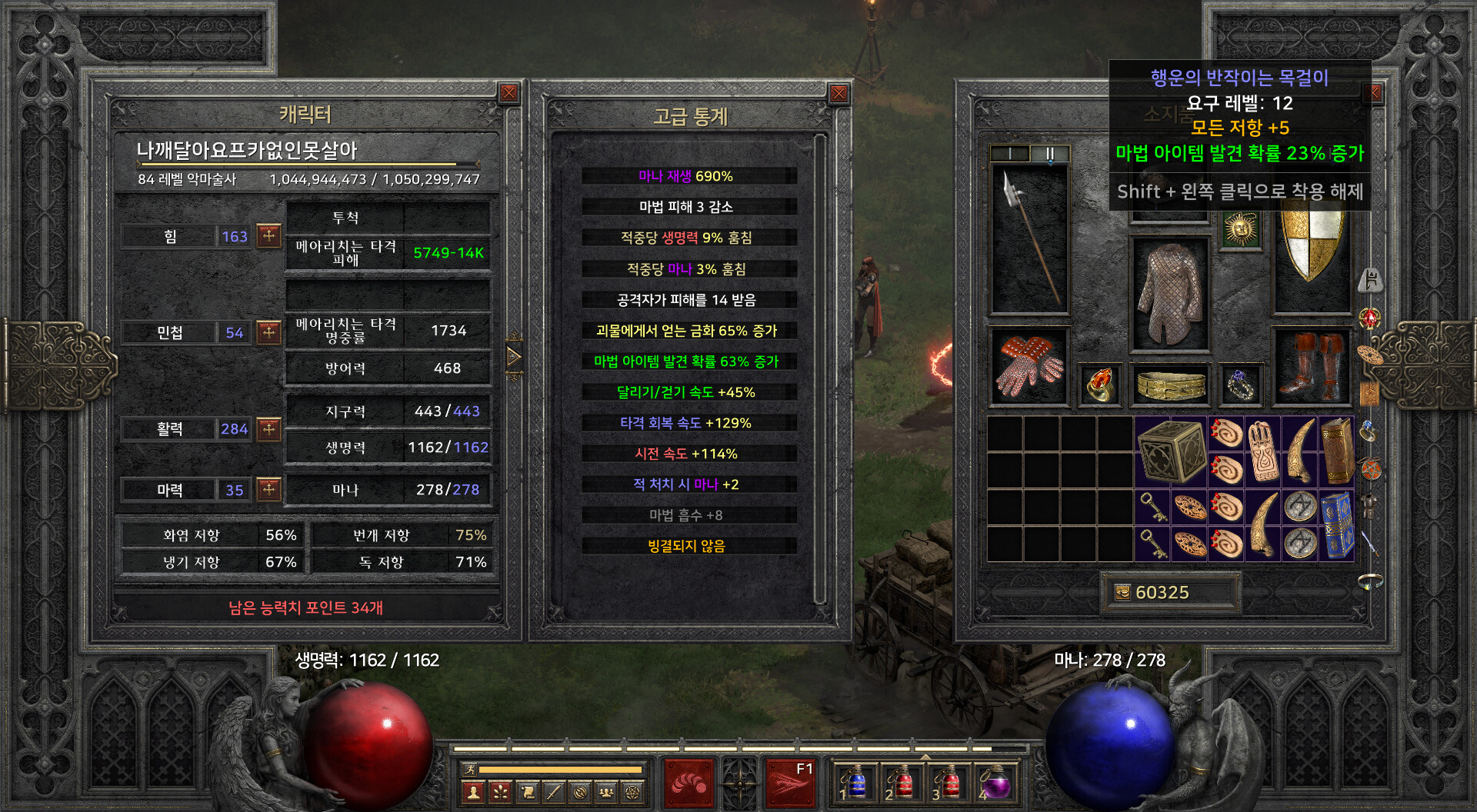This screenshot has width=1477, height=812.
Task: Use the purple potion in belt slot 4
Action: [x=996, y=784]
